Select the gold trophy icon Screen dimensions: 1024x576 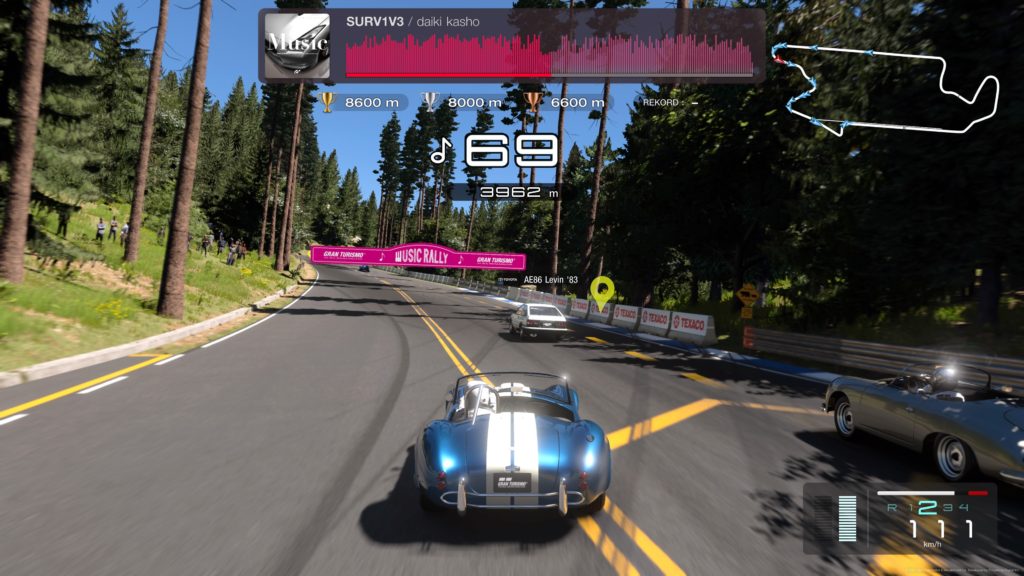327,101
